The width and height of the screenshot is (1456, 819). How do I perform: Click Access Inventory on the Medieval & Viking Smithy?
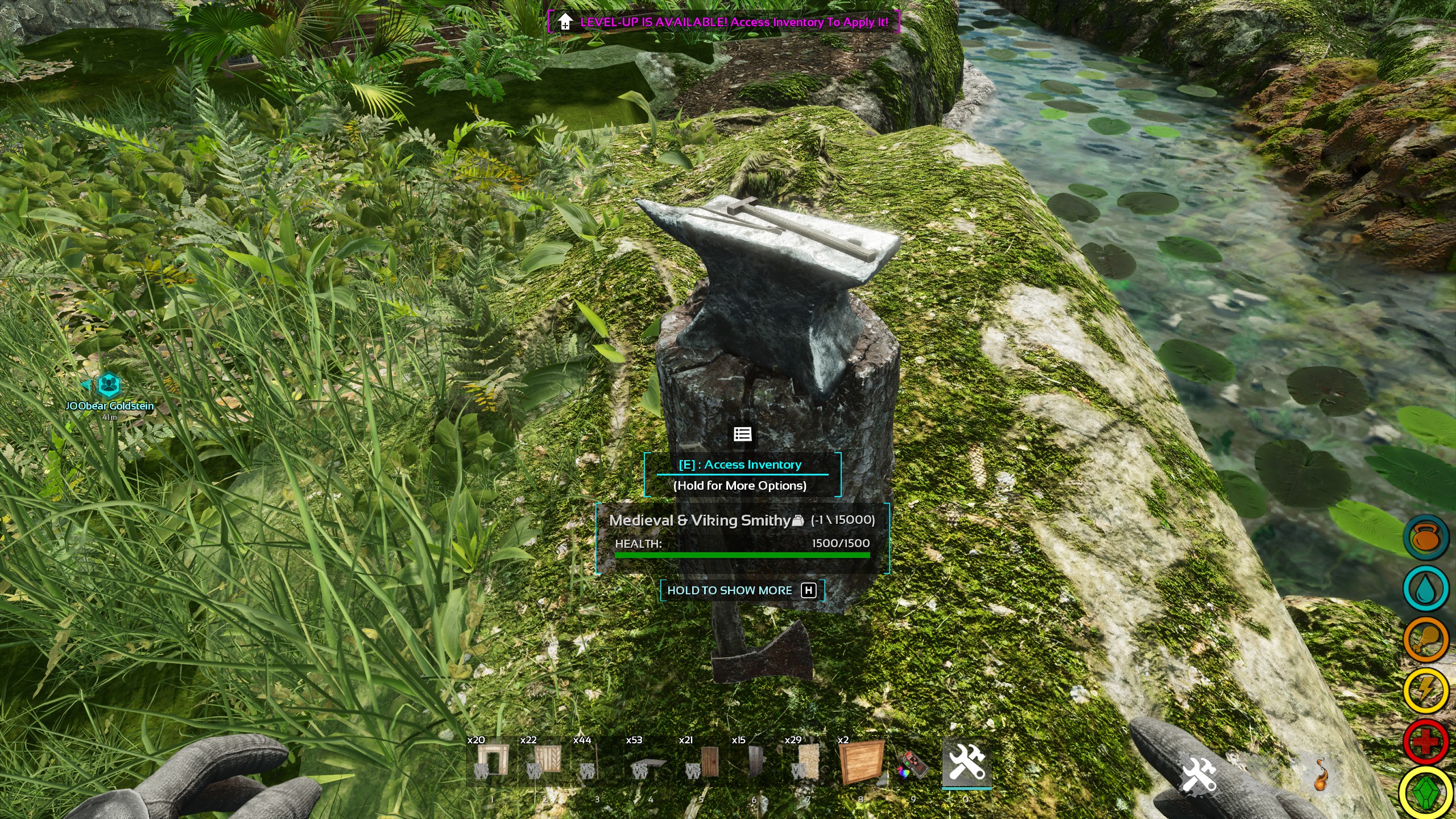click(x=741, y=465)
